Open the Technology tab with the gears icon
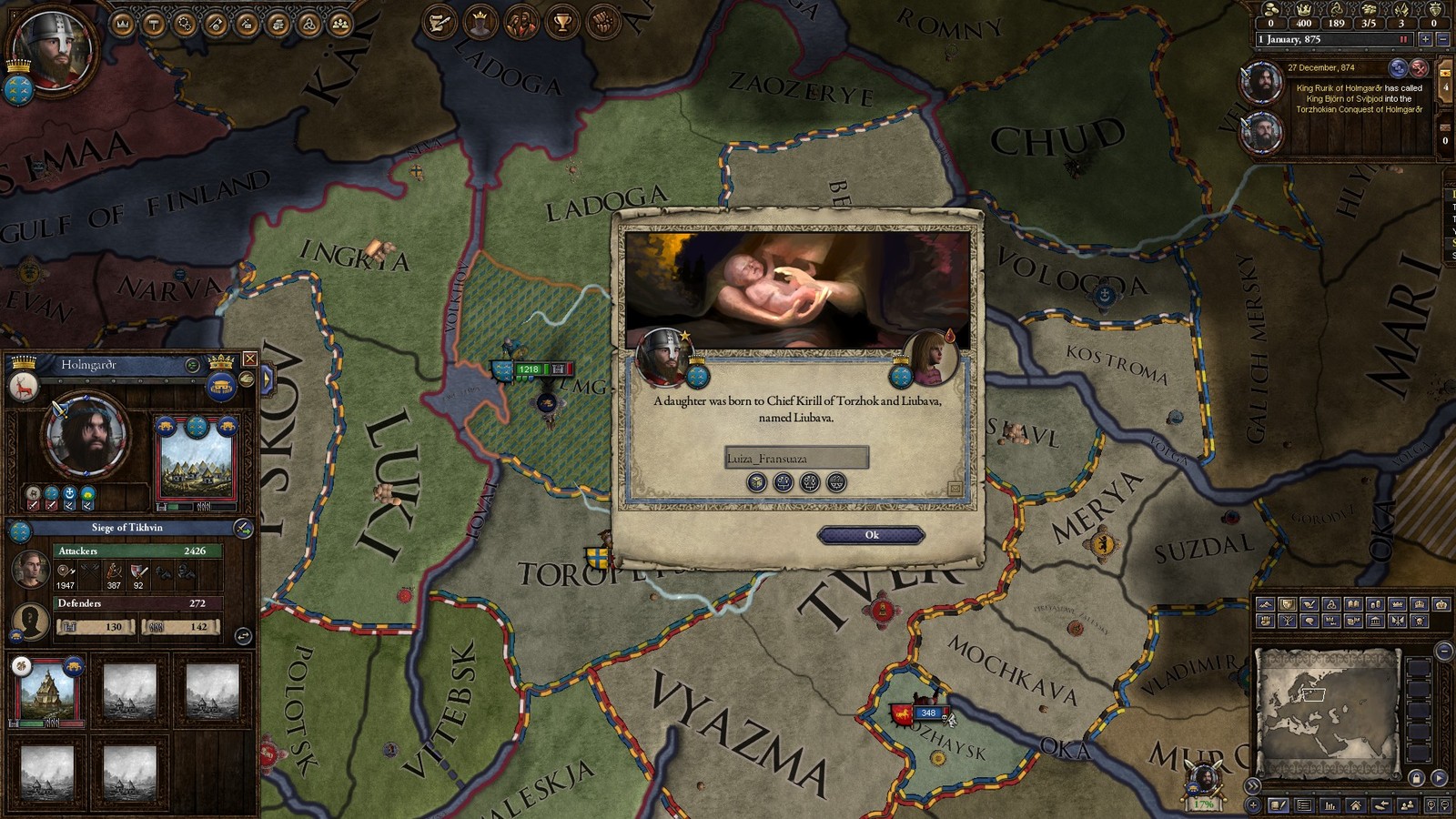Screen dimensions: 1456x819 (x=185, y=24)
